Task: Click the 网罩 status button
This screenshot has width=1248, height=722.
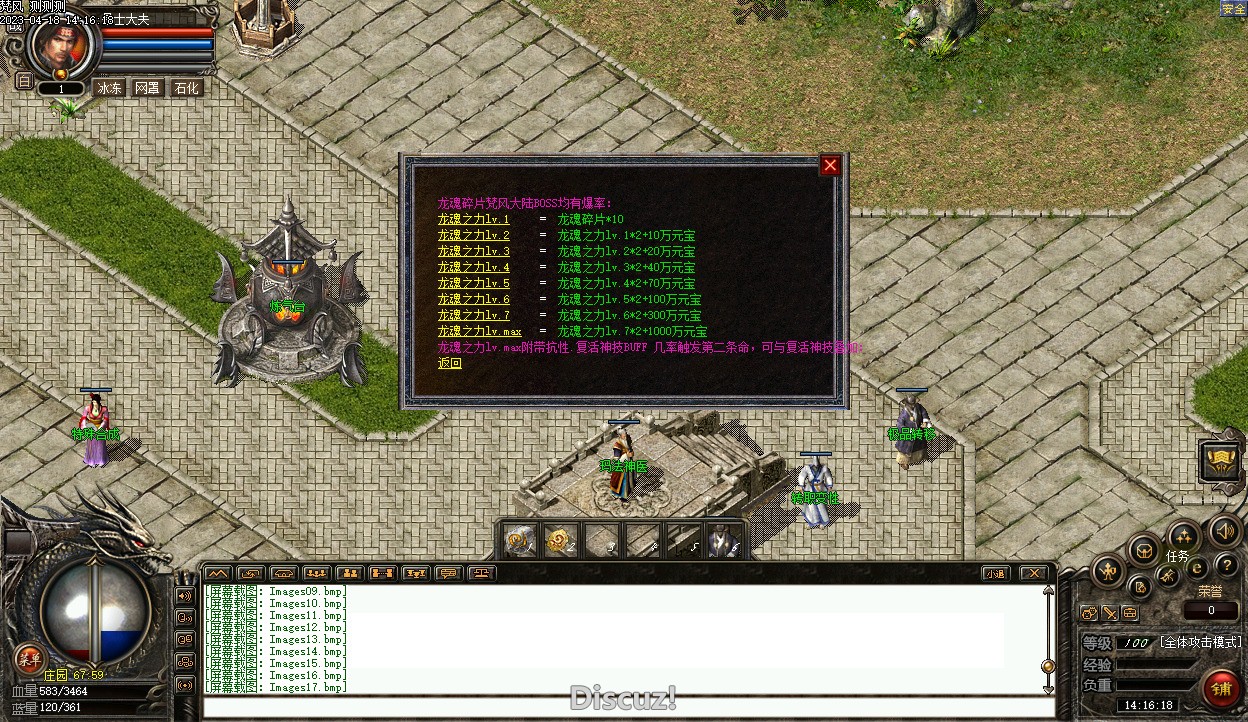Action: coord(147,88)
